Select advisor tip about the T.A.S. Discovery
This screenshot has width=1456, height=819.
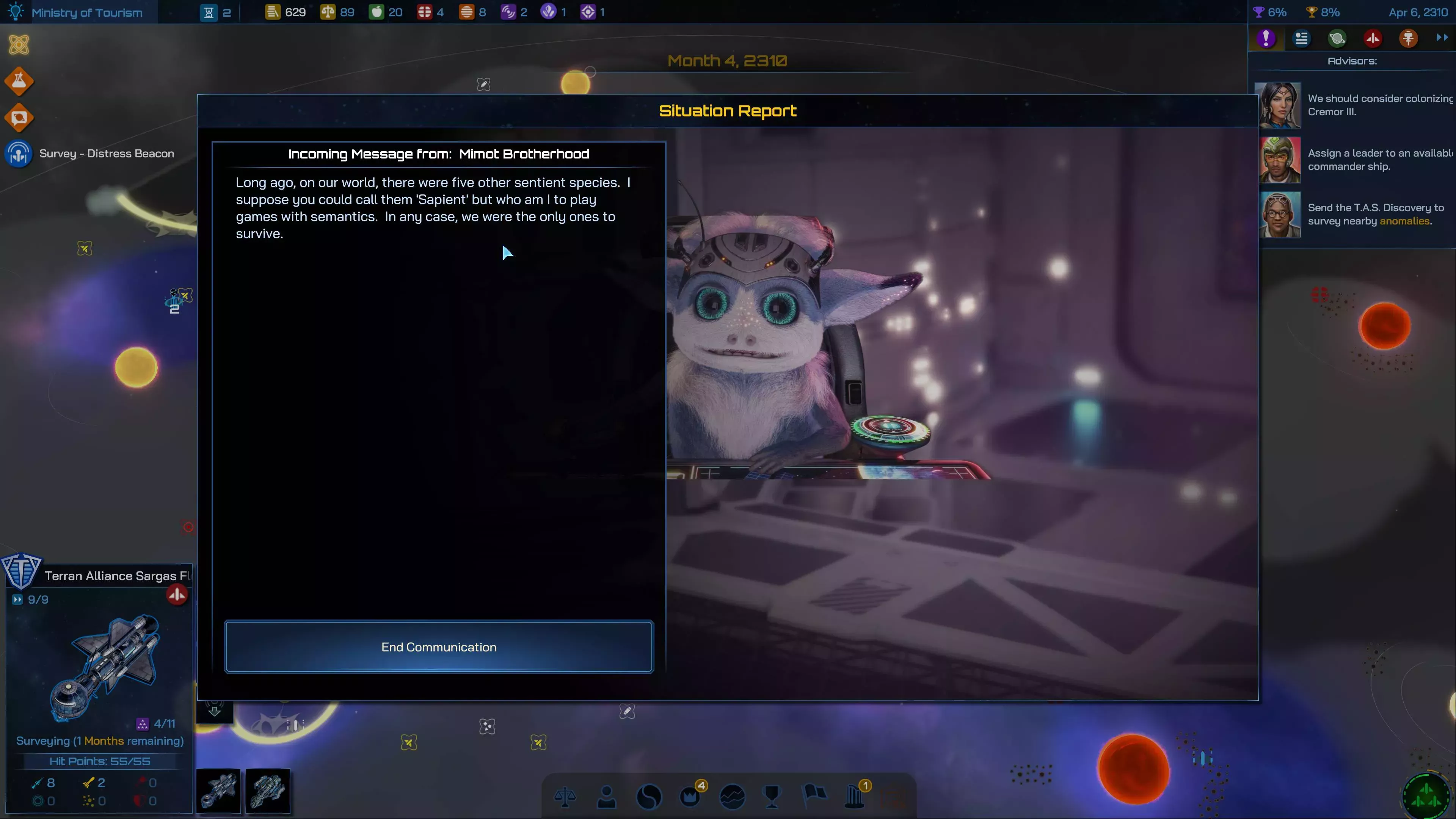coord(1375,215)
